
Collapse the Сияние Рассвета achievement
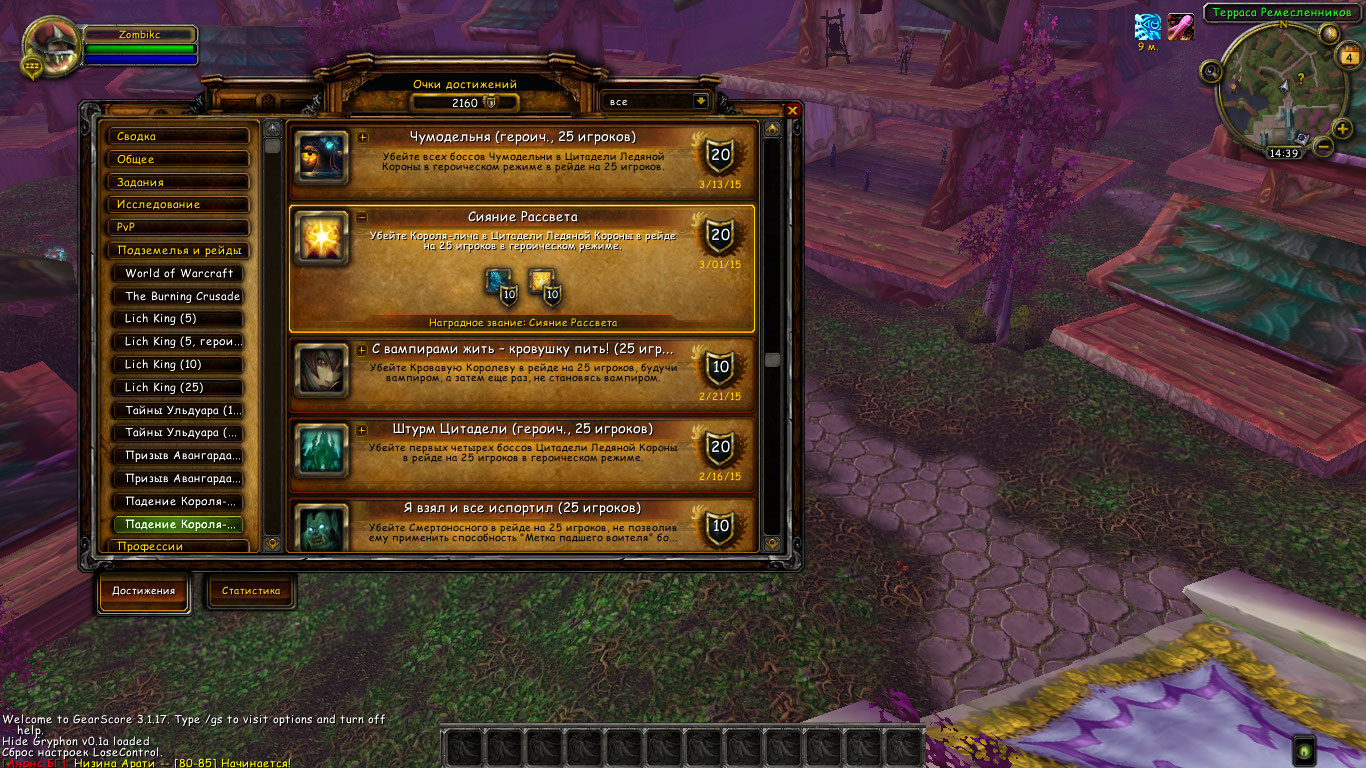362,217
